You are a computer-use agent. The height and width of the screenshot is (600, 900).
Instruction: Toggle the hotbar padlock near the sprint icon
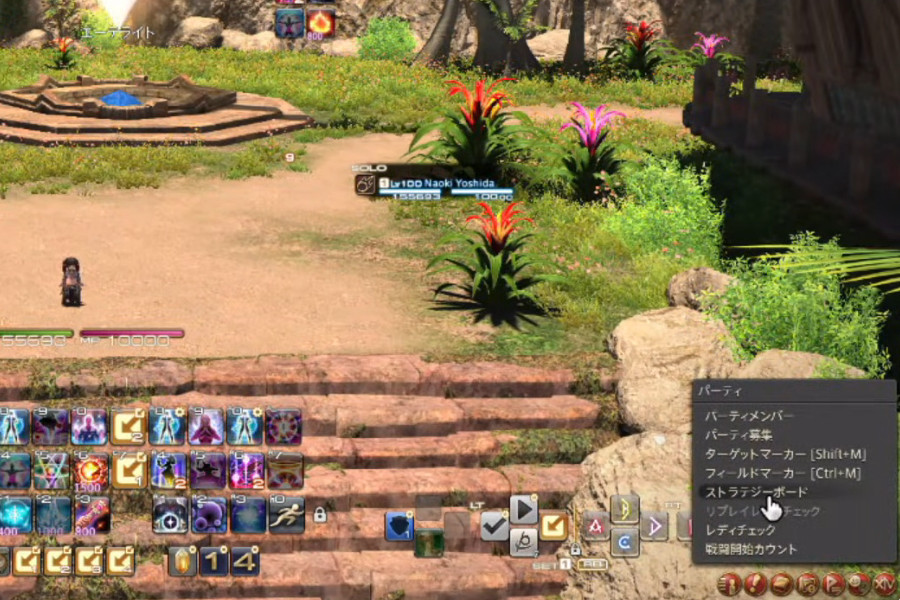point(320,515)
